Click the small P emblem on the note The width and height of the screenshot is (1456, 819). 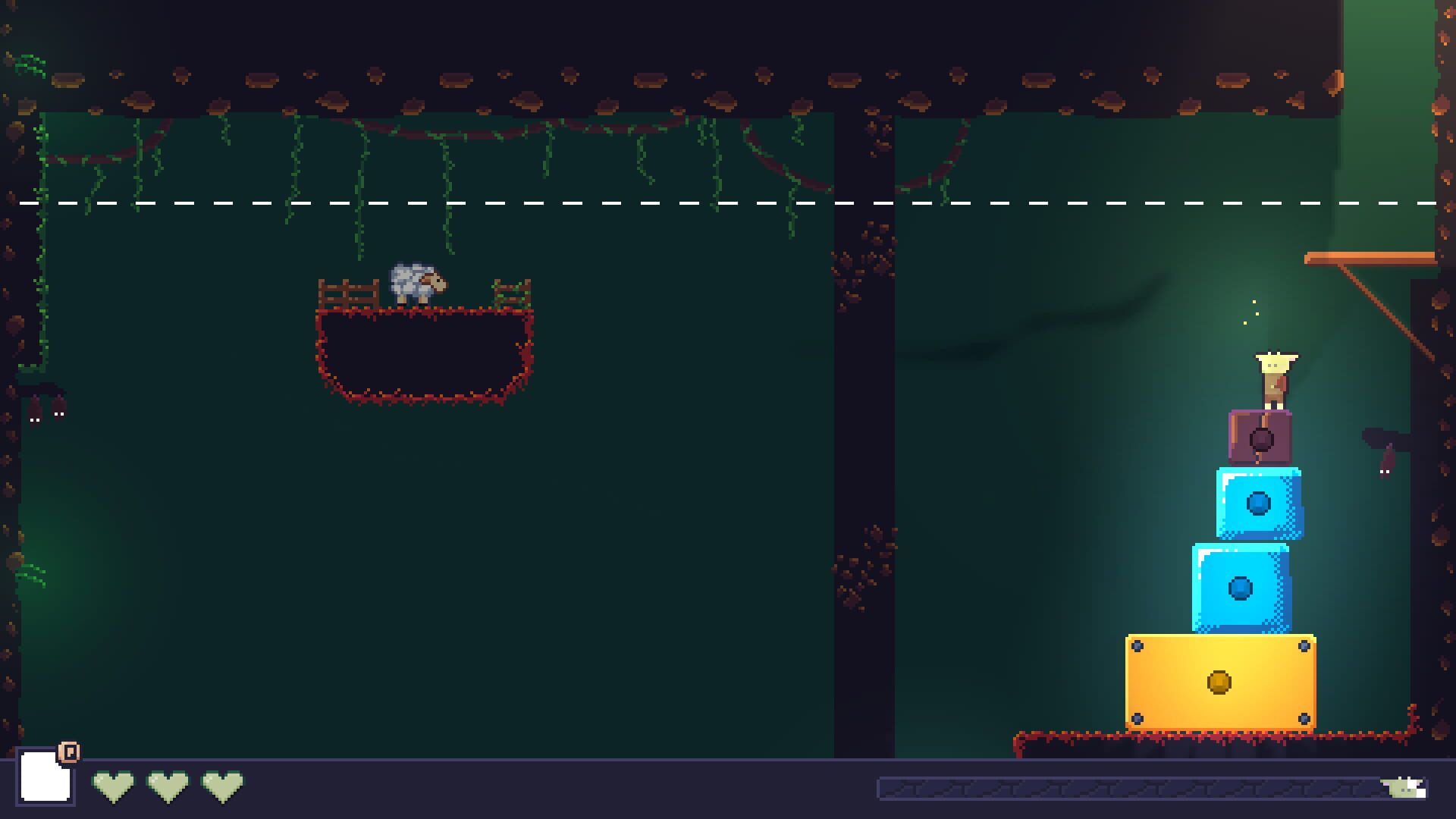pyautogui.click(x=69, y=753)
